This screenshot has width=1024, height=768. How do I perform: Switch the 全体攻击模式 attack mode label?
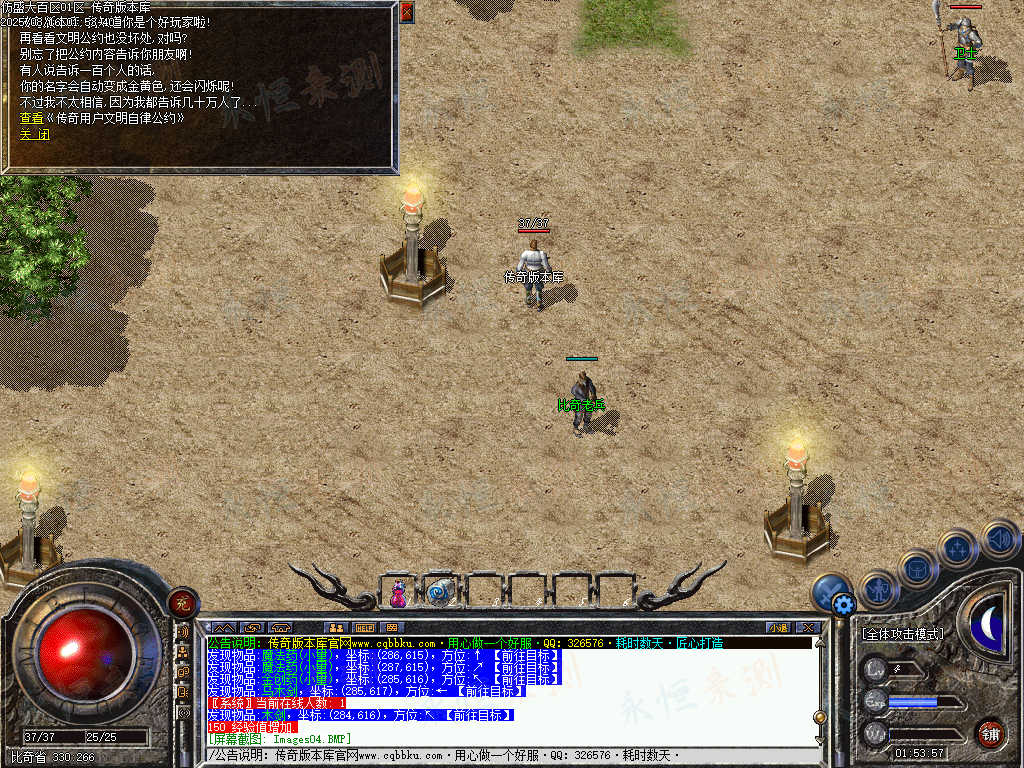click(902, 634)
